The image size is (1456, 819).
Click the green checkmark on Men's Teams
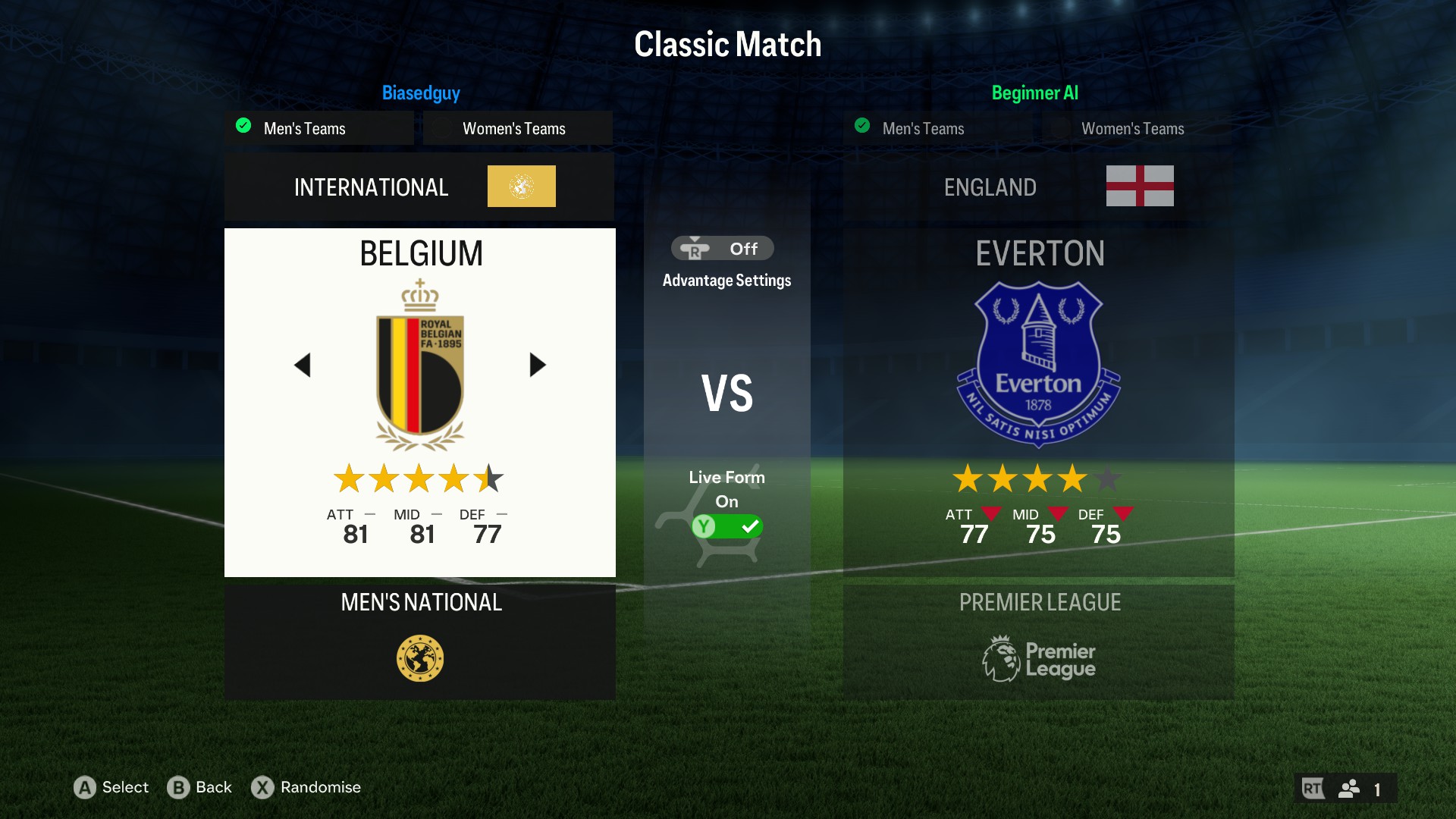click(x=243, y=126)
